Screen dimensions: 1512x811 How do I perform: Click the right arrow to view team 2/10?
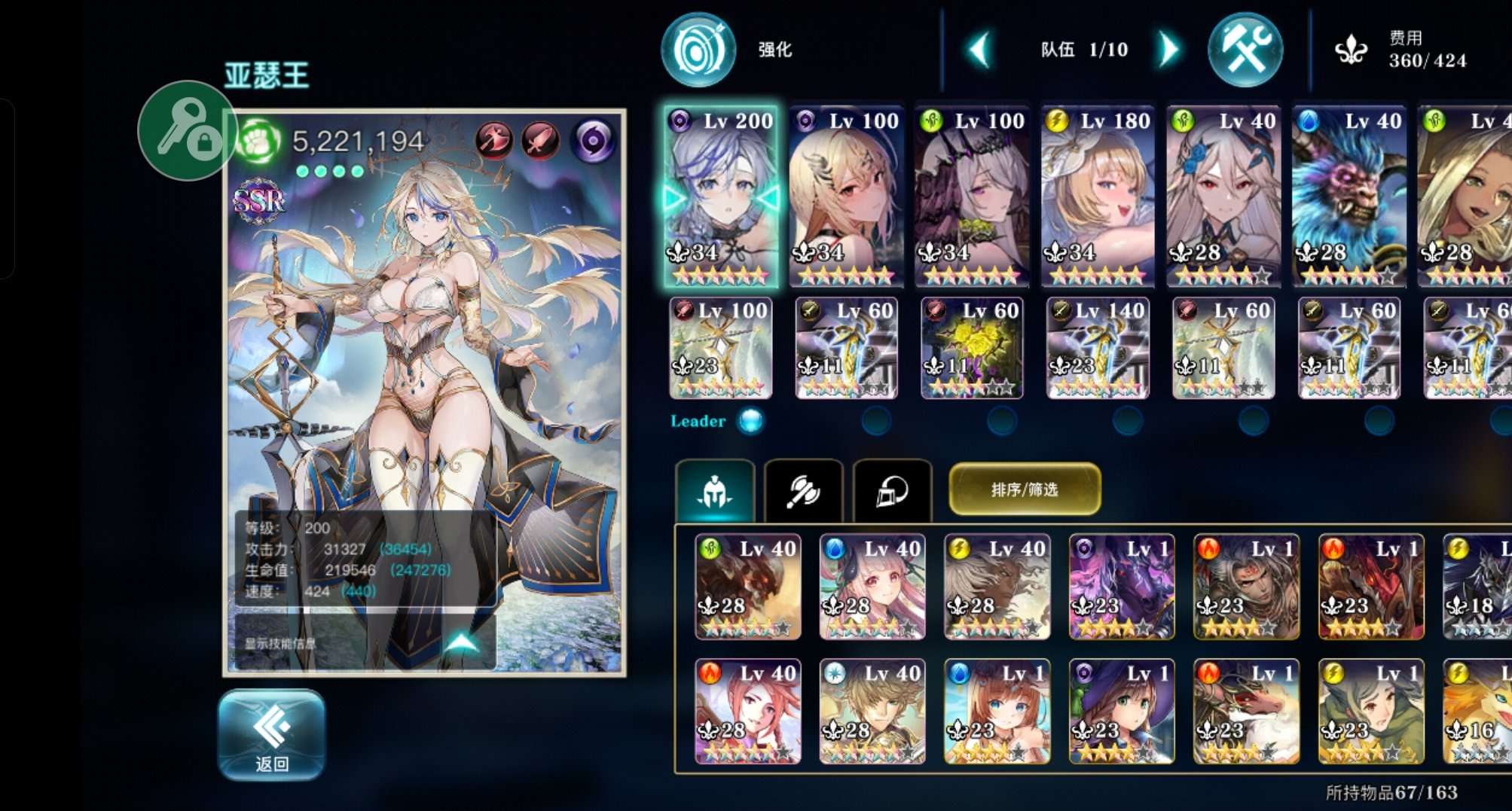click(1168, 48)
